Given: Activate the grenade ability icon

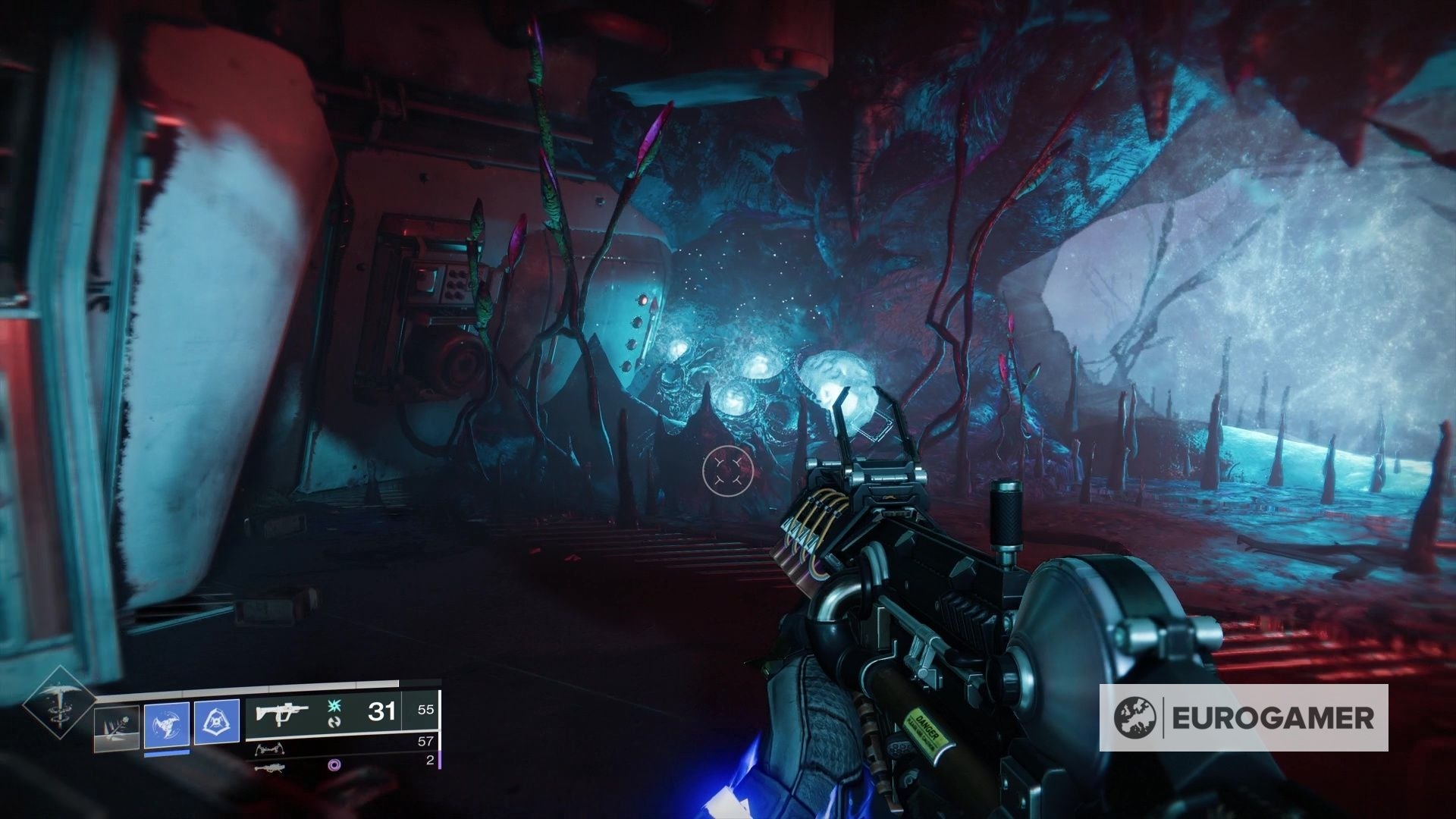Looking at the screenshot, I should point(117,729).
